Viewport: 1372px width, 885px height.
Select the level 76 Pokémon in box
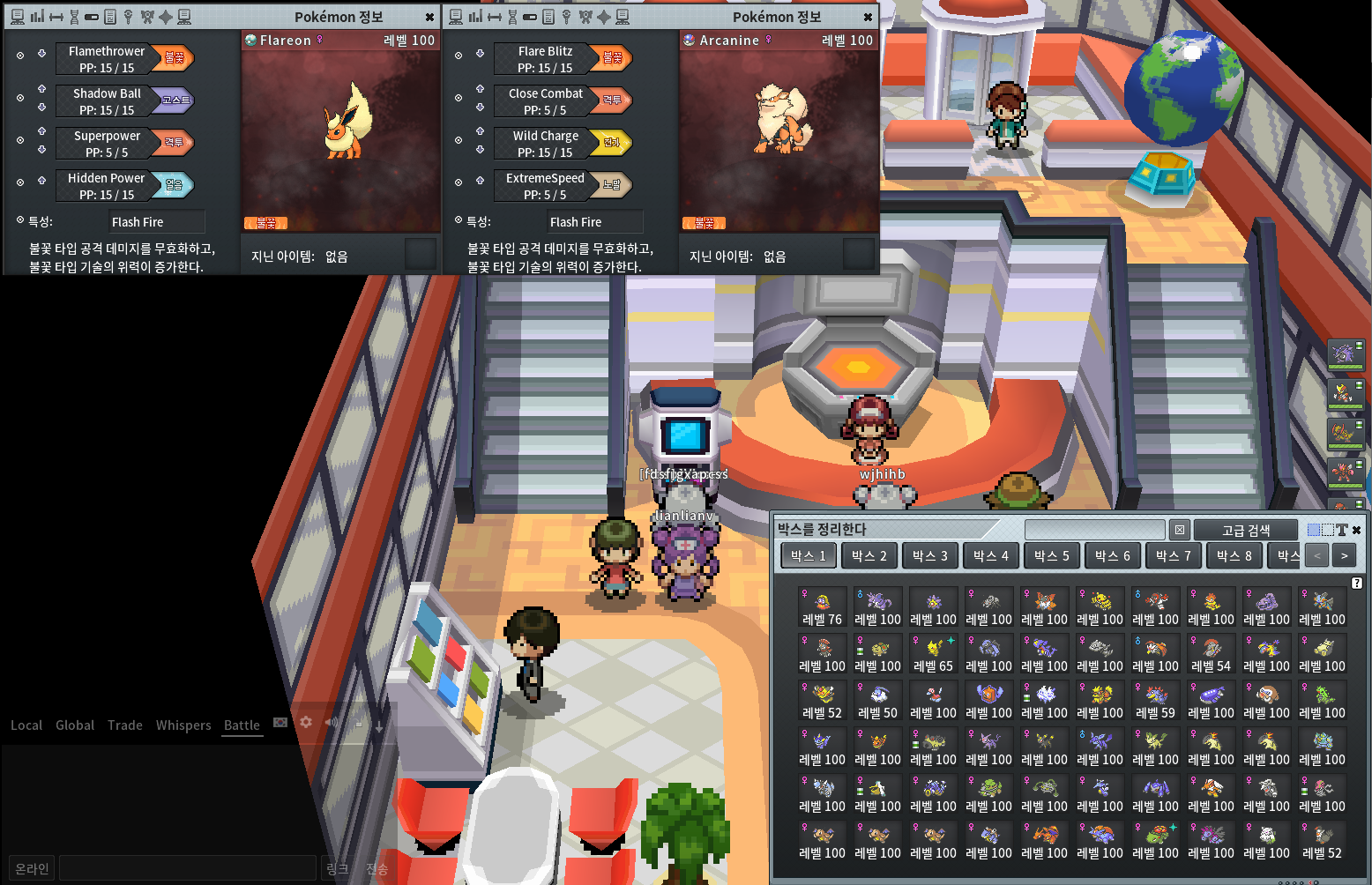[x=822, y=607]
